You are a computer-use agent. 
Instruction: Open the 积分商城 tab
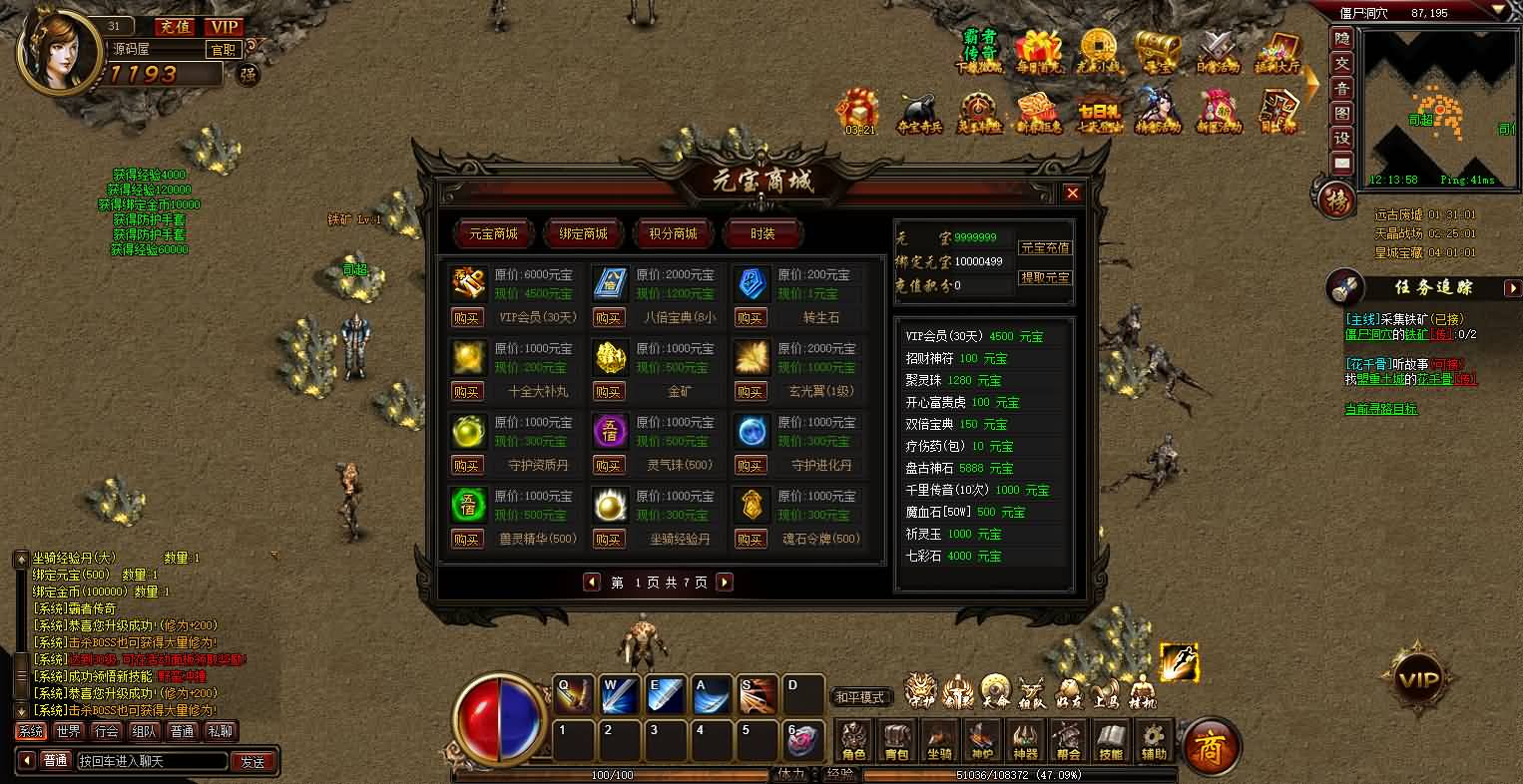pos(673,234)
